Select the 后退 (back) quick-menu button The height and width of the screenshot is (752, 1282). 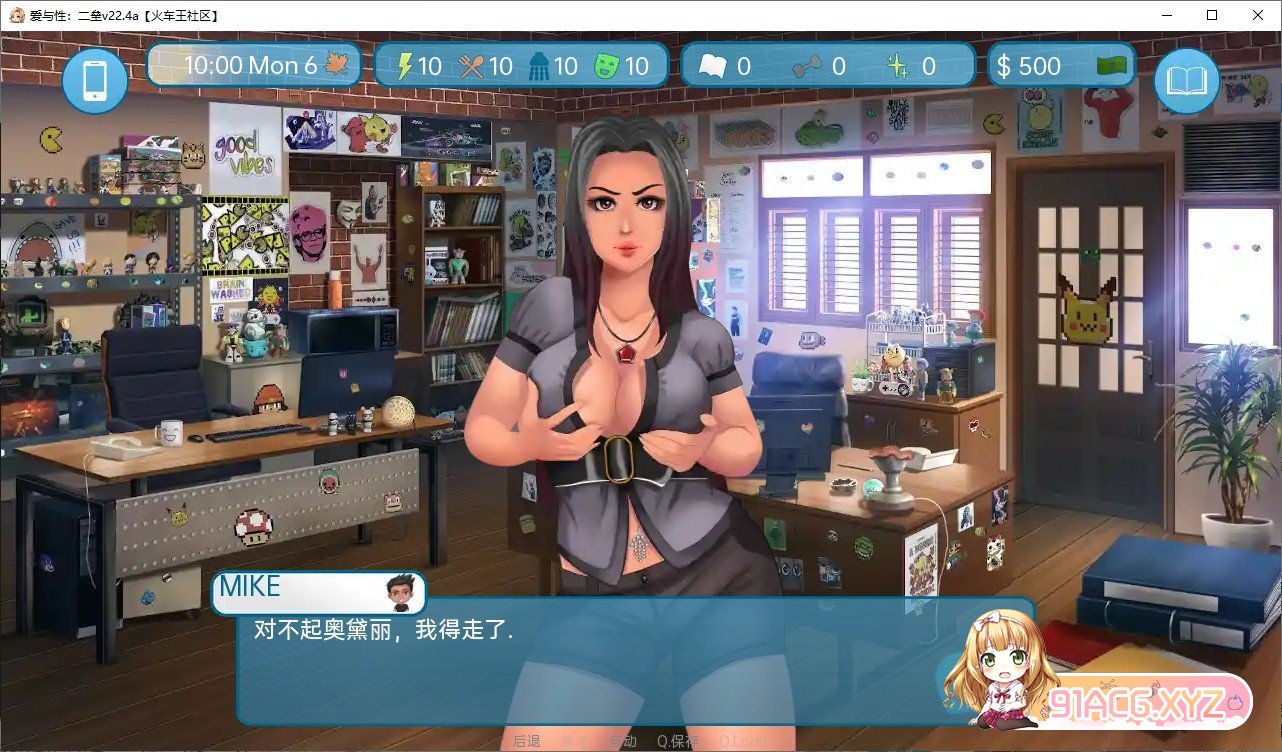pos(527,741)
